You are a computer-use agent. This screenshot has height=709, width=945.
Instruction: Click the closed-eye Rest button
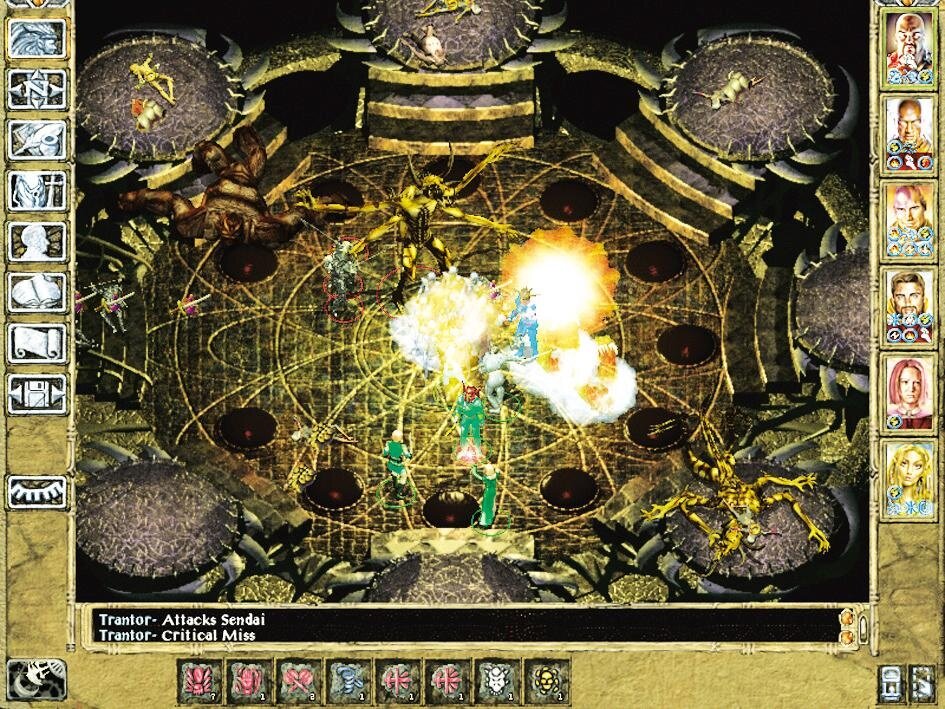coord(37,491)
